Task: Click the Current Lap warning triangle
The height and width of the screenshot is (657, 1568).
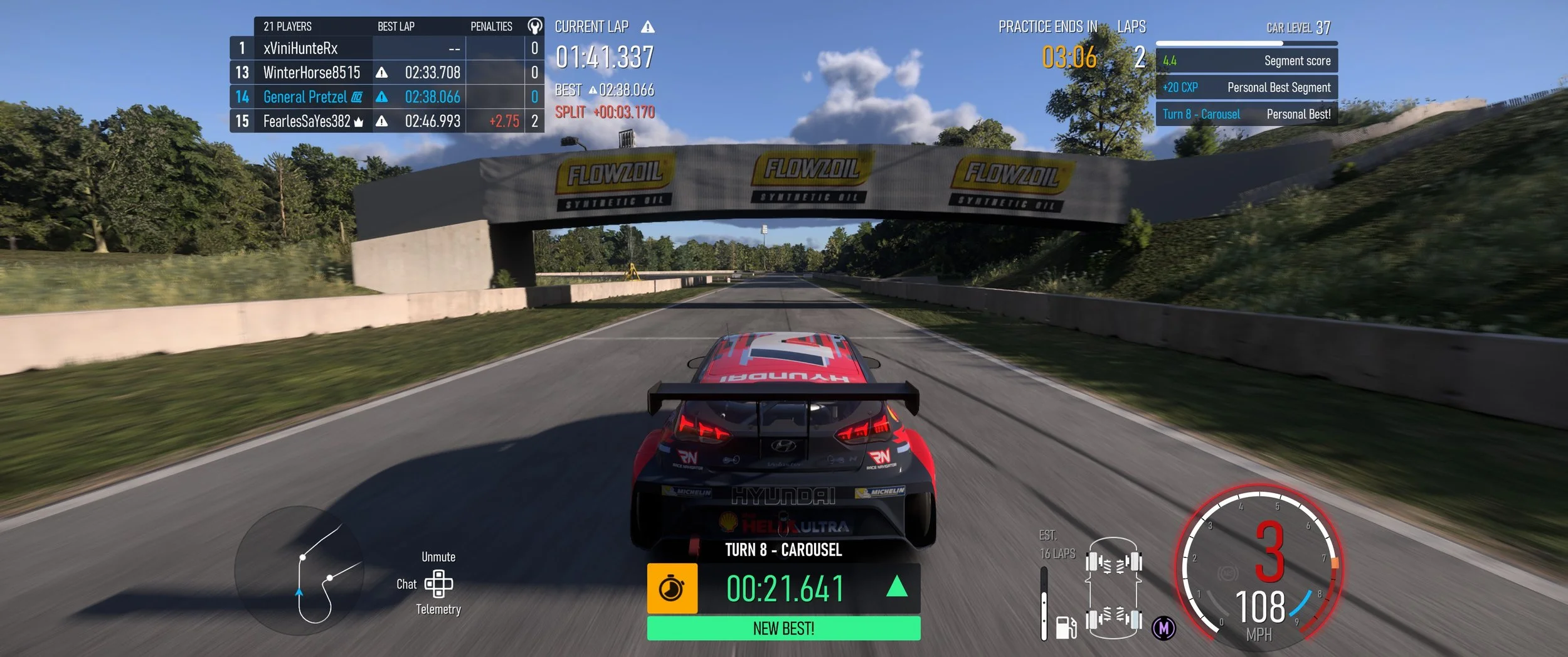Action: [x=648, y=27]
